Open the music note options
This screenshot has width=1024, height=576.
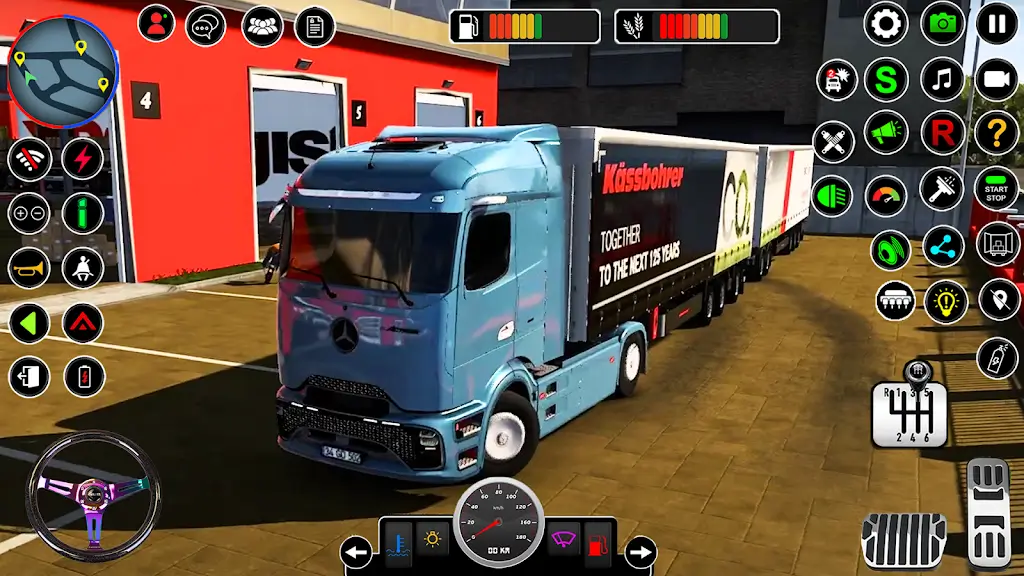tap(942, 78)
